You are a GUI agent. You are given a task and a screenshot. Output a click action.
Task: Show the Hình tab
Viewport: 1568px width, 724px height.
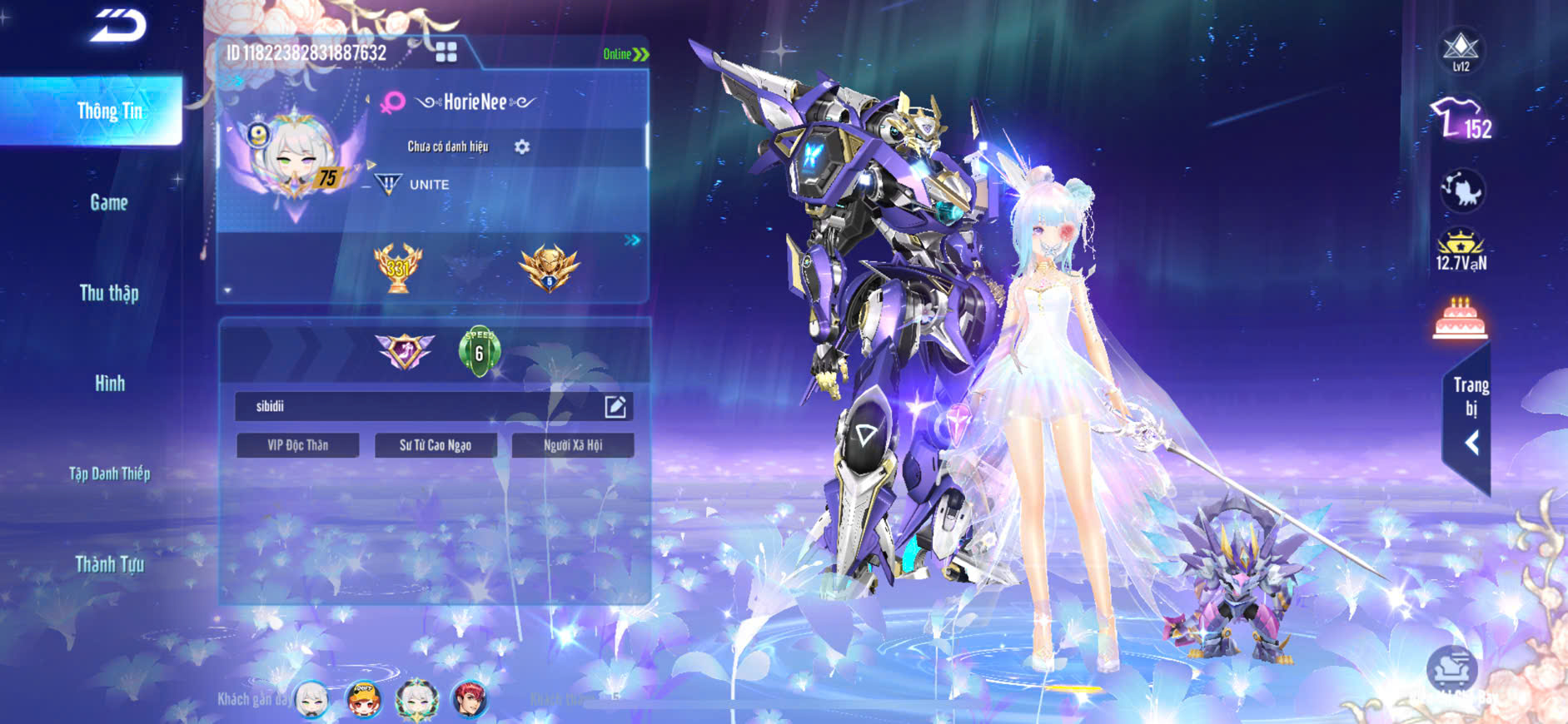[x=109, y=384]
